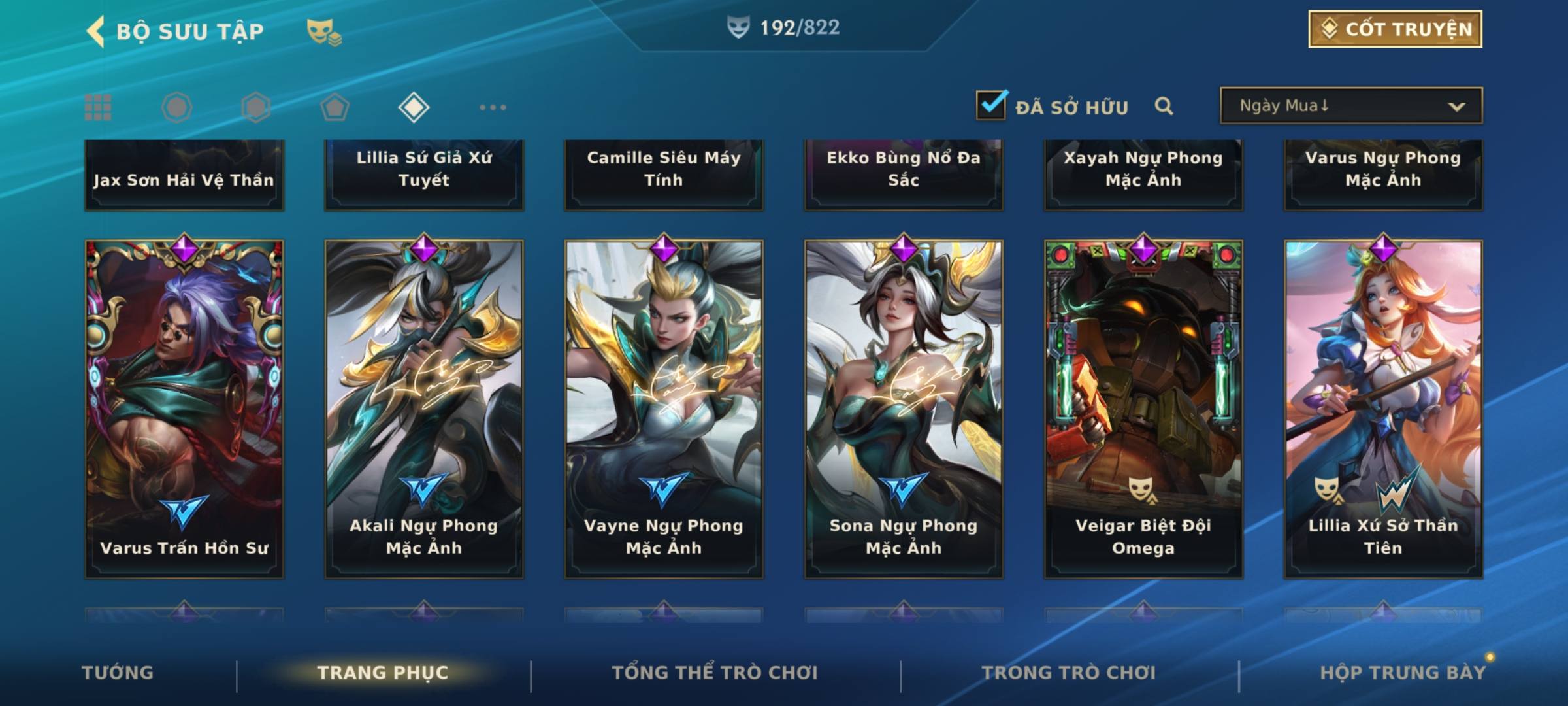
Task: Show all skins with grid filter
Action: pyautogui.click(x=98, y=107)
